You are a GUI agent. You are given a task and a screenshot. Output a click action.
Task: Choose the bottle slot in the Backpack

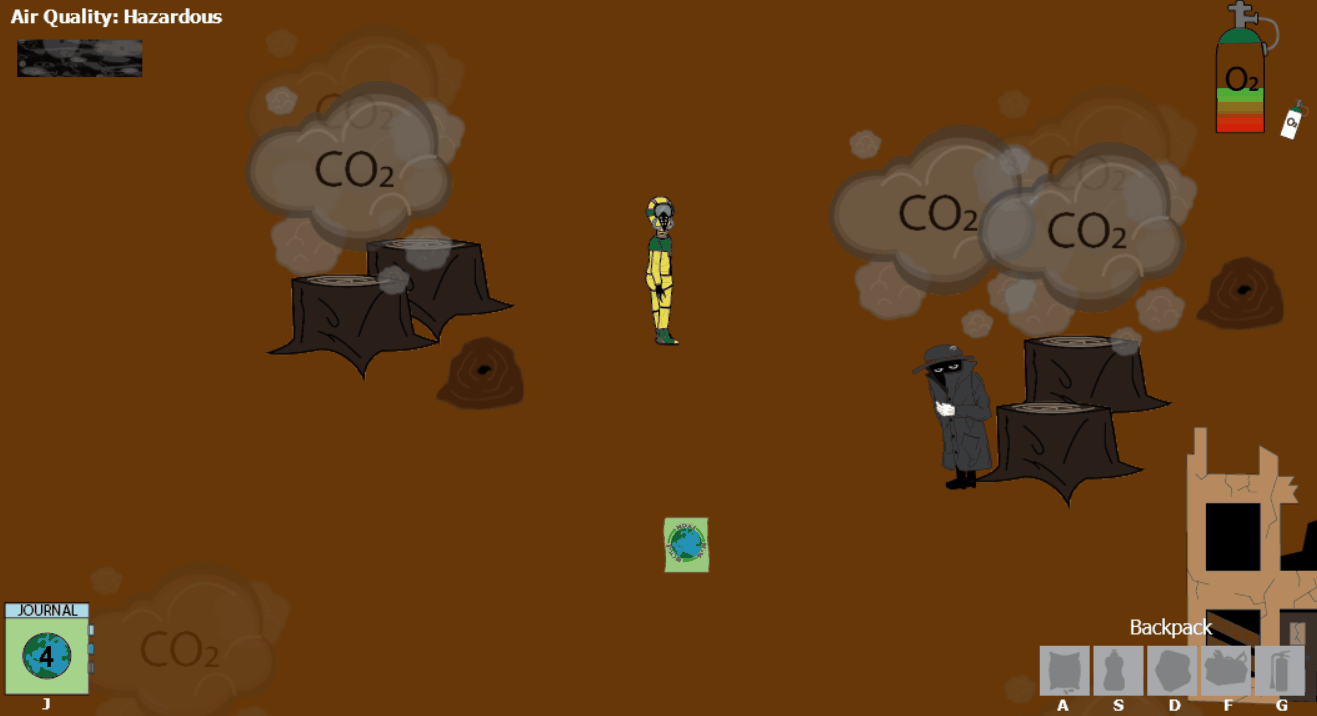1118,670
